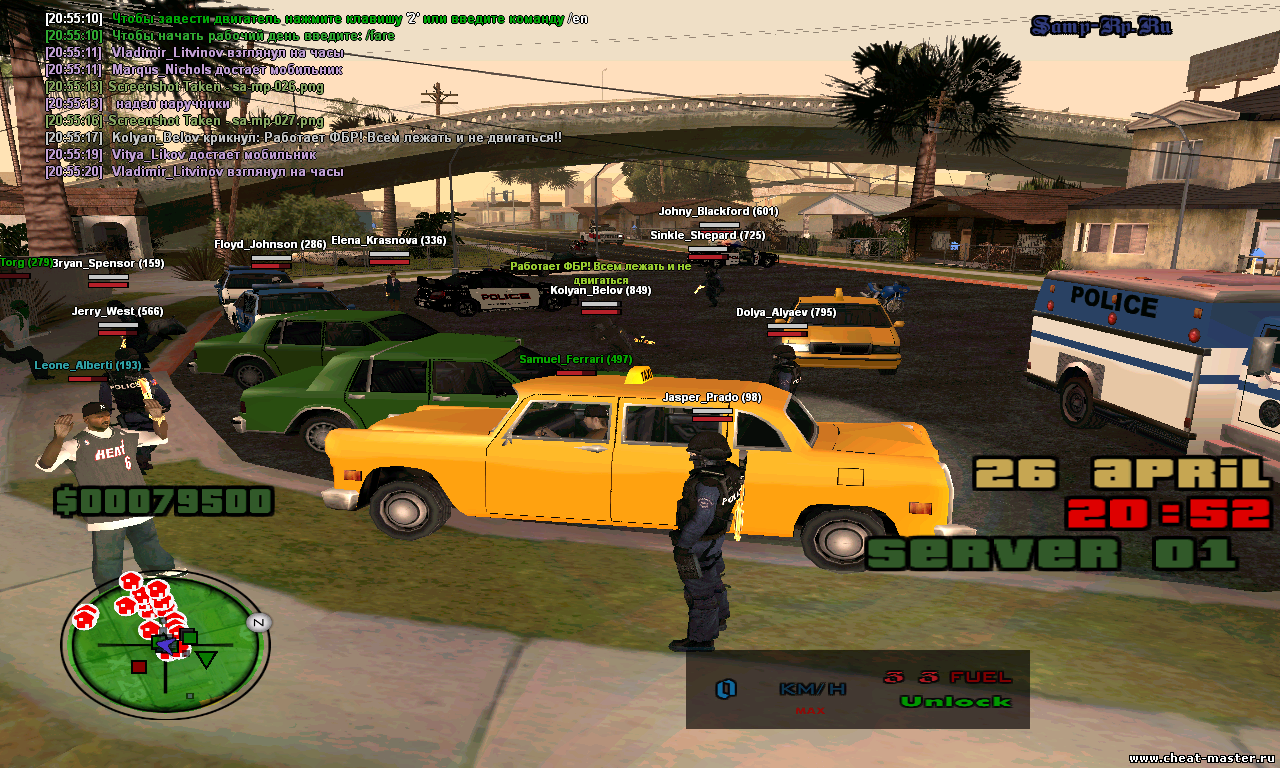Click the Samuel_Ferrari (497) nametag

tap(575, 359)
